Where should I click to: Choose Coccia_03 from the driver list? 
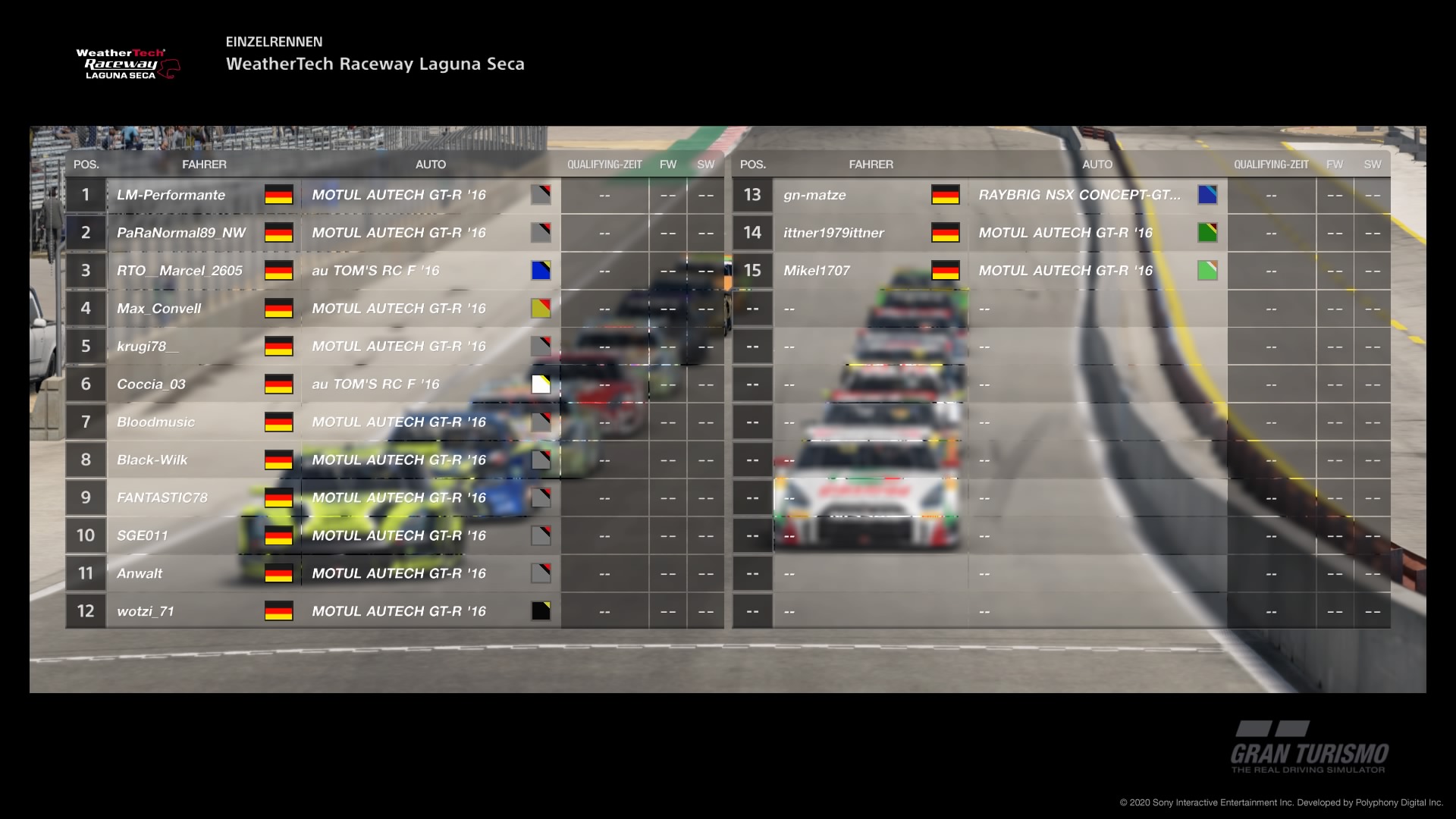[x=152, y=384]
